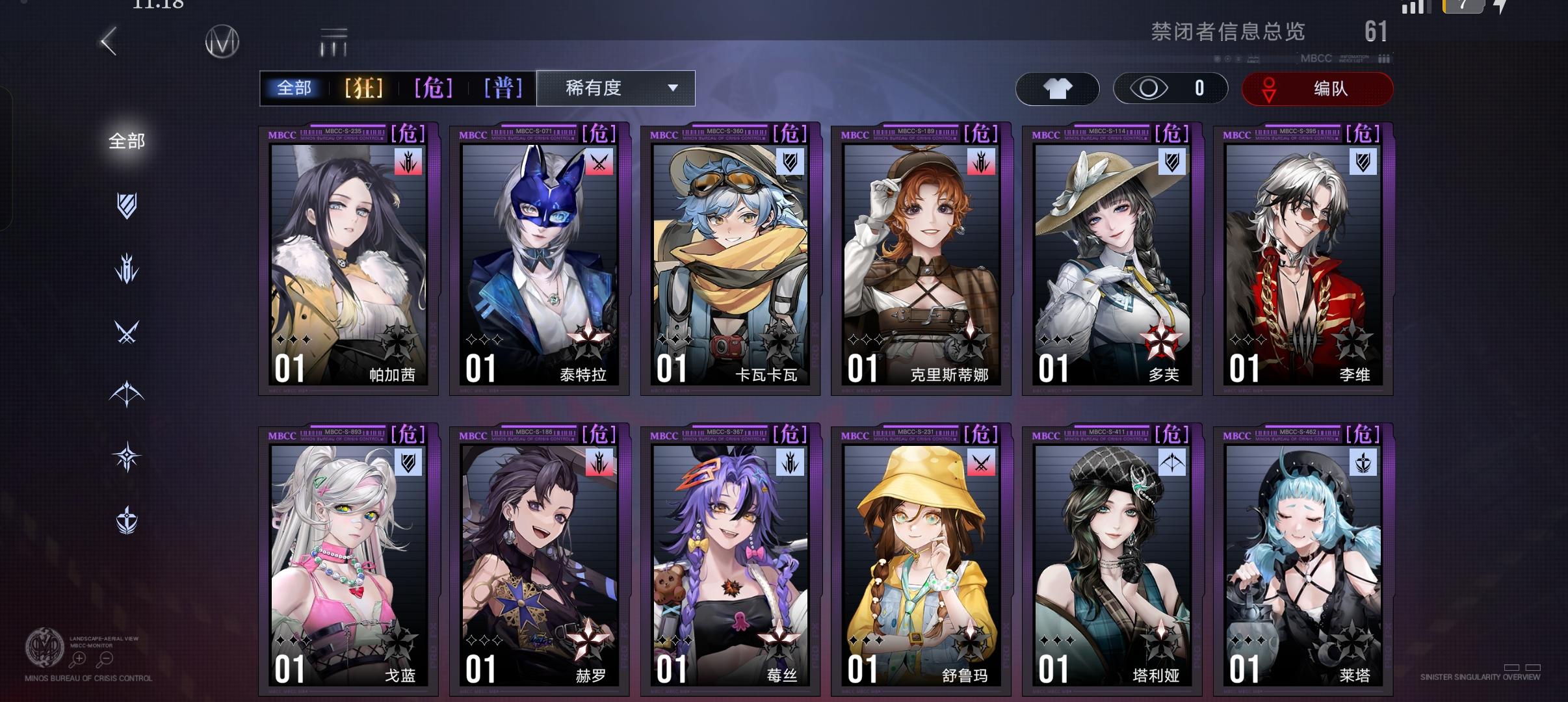
Task: Switch filter to [狂] category
Action: (x=361, y=88)
